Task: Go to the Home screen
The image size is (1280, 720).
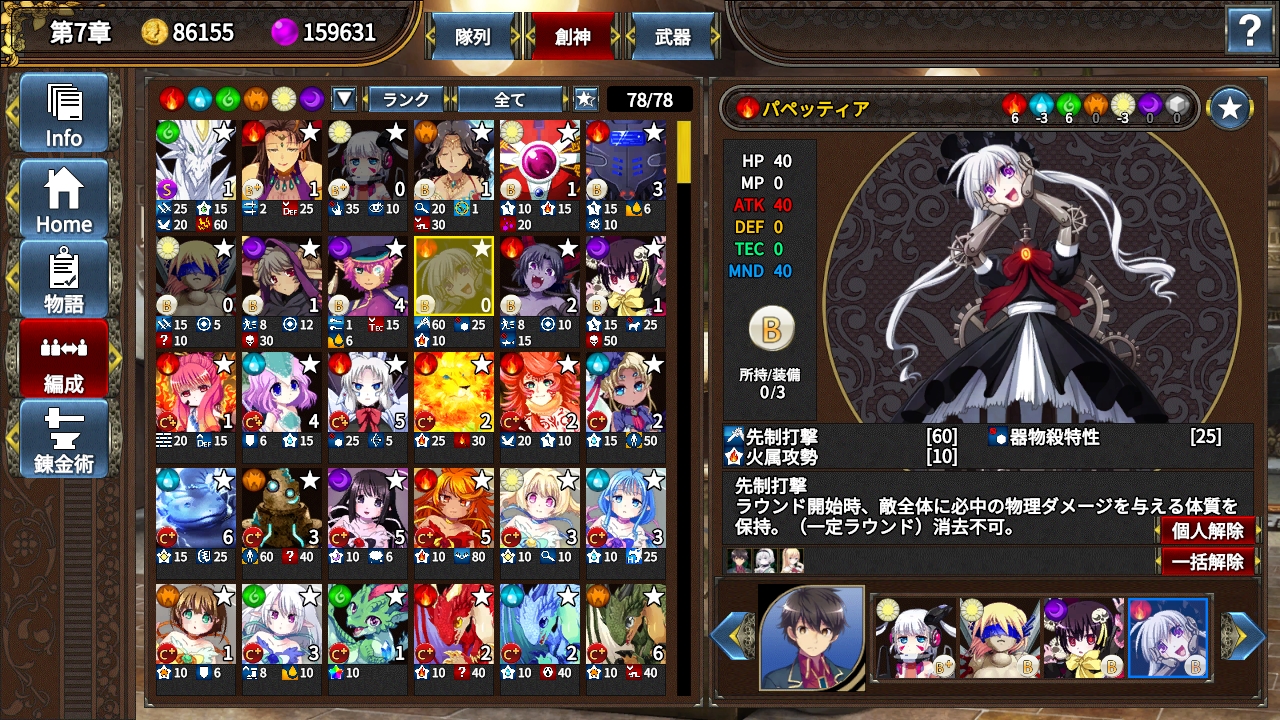Action: point(63,199)
